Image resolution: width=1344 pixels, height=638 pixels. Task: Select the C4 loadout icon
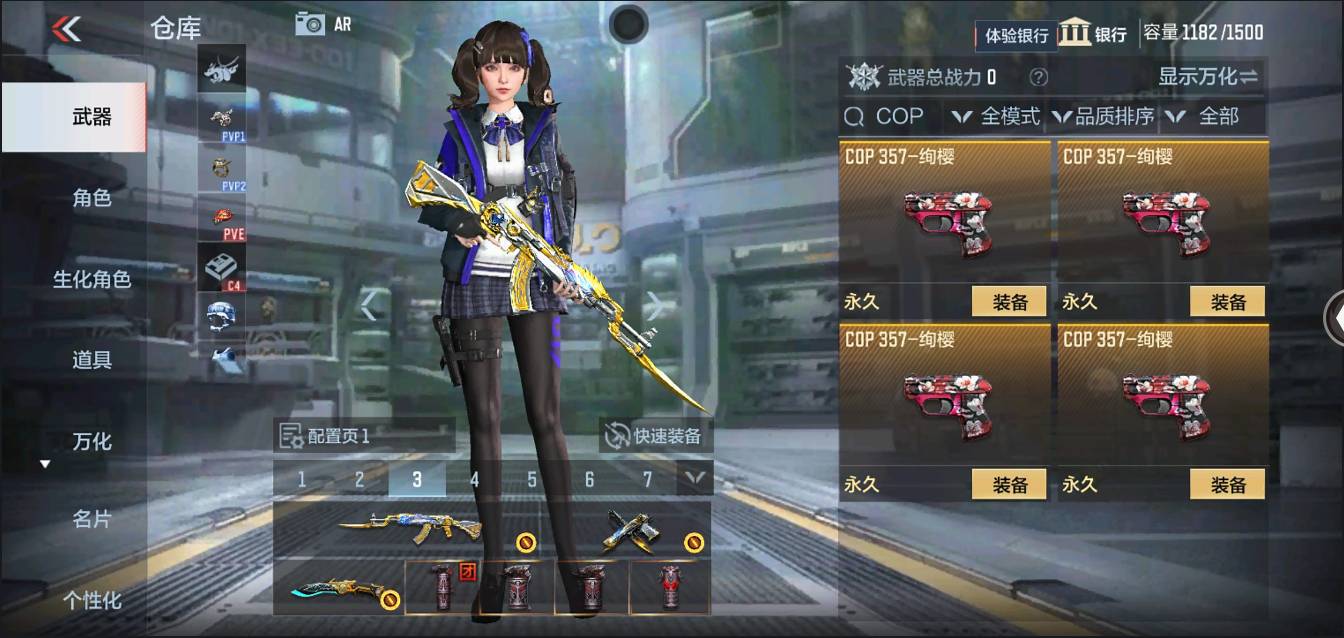tap(222, 268)
